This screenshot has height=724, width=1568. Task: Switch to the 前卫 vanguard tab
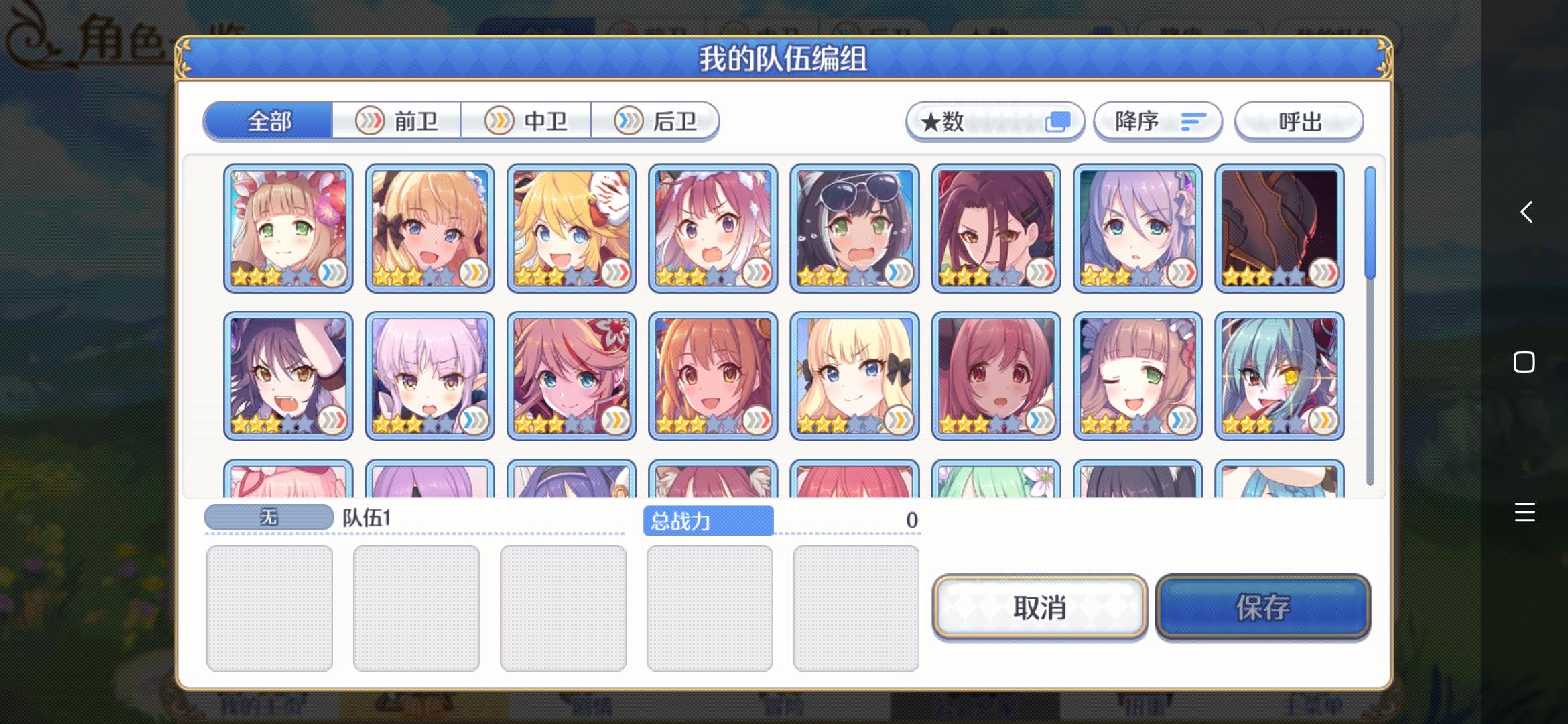(x=397, y=121)
